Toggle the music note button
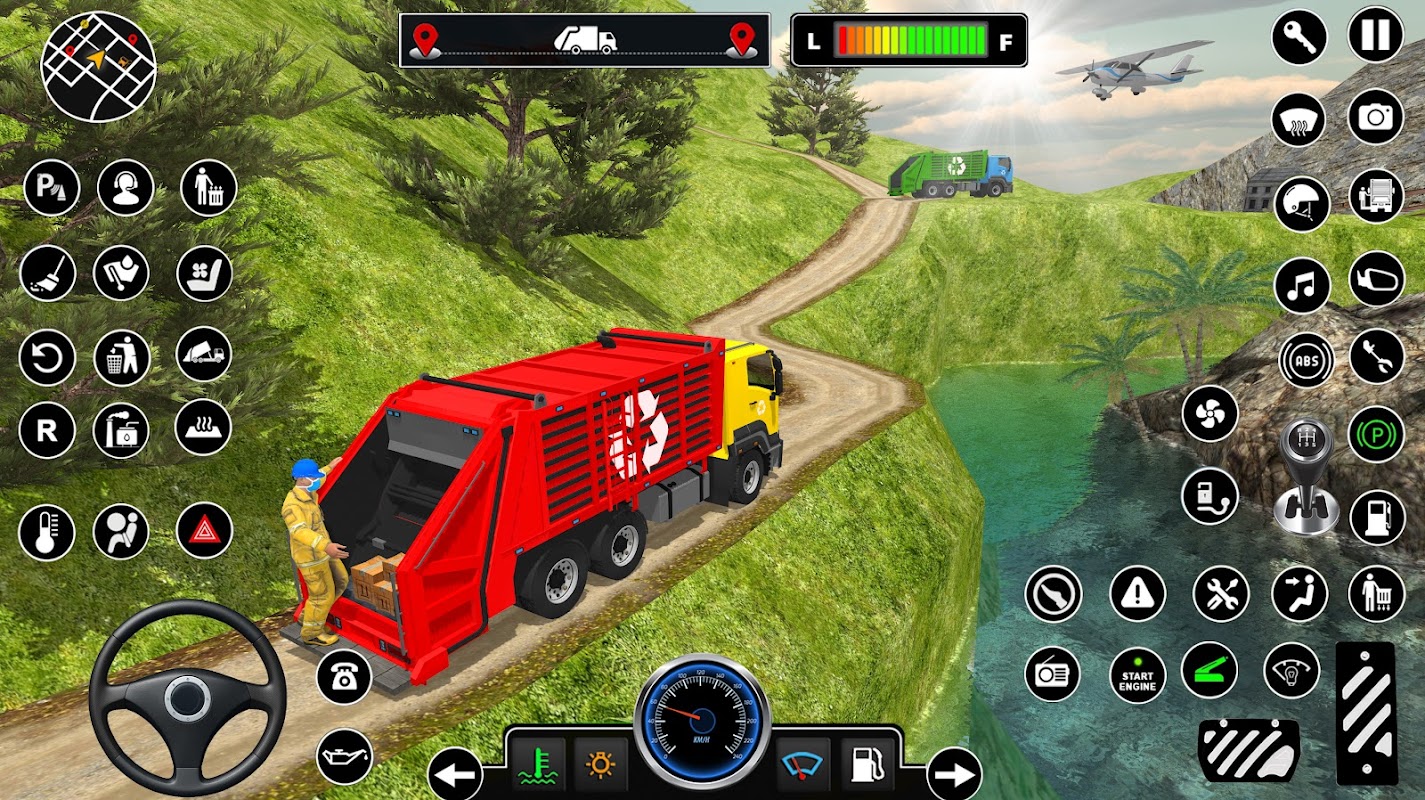The image size is (1425, 800). (1302, 285)
